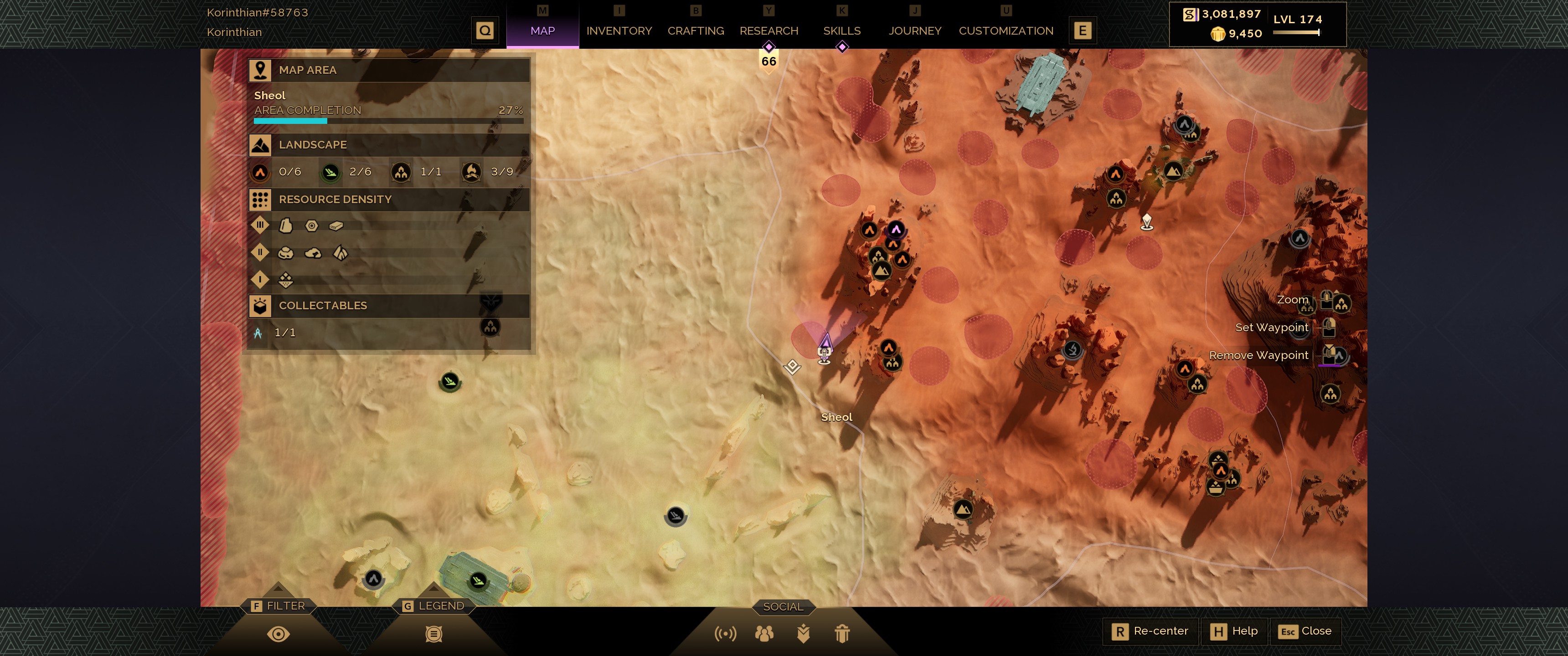The width and height of the screenshot is (1568, 656).
Task: Select the Sheol area label on map
Action: [836, 417]
